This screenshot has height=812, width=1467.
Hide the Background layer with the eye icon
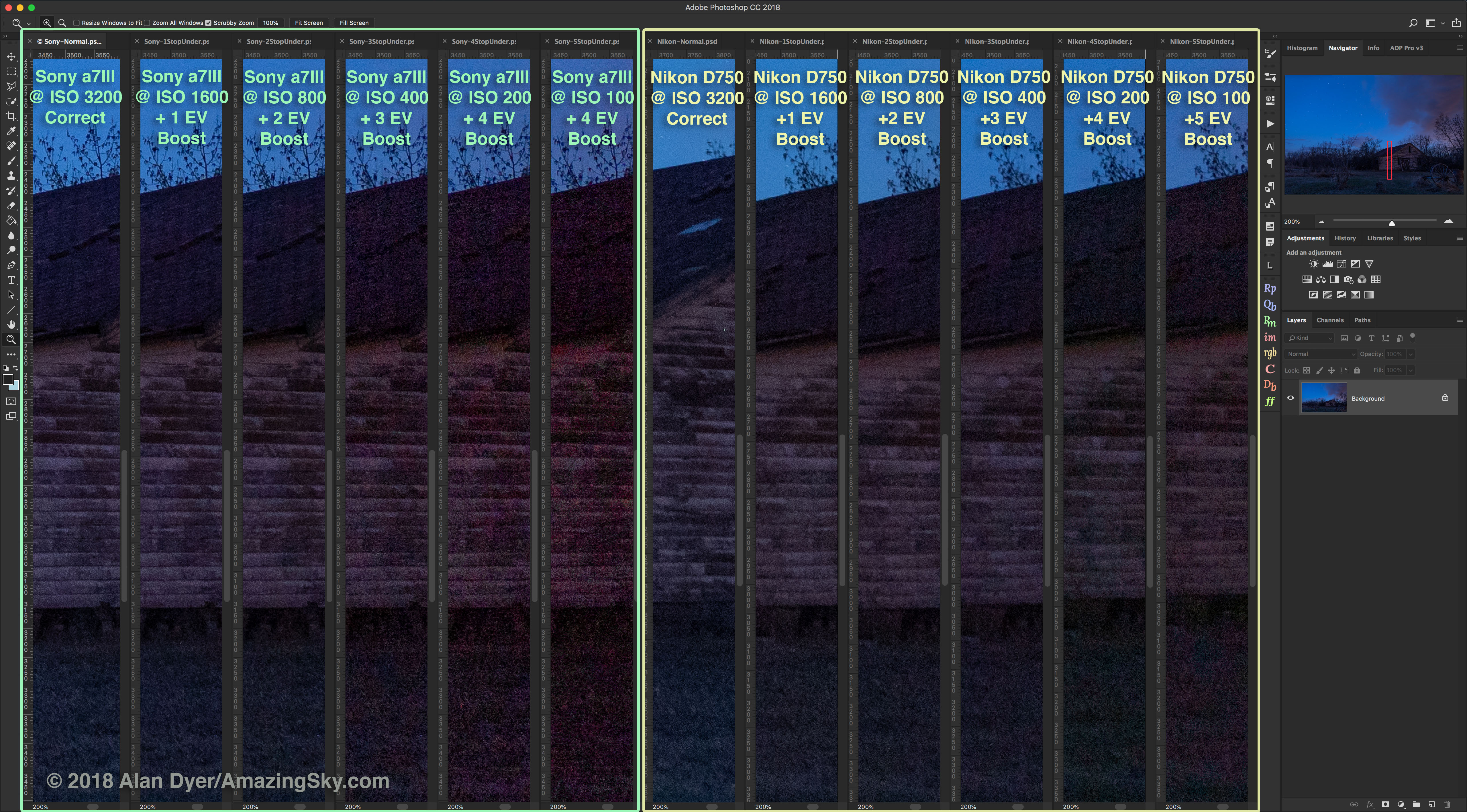pyautogui.click(x=1291, y=398)
